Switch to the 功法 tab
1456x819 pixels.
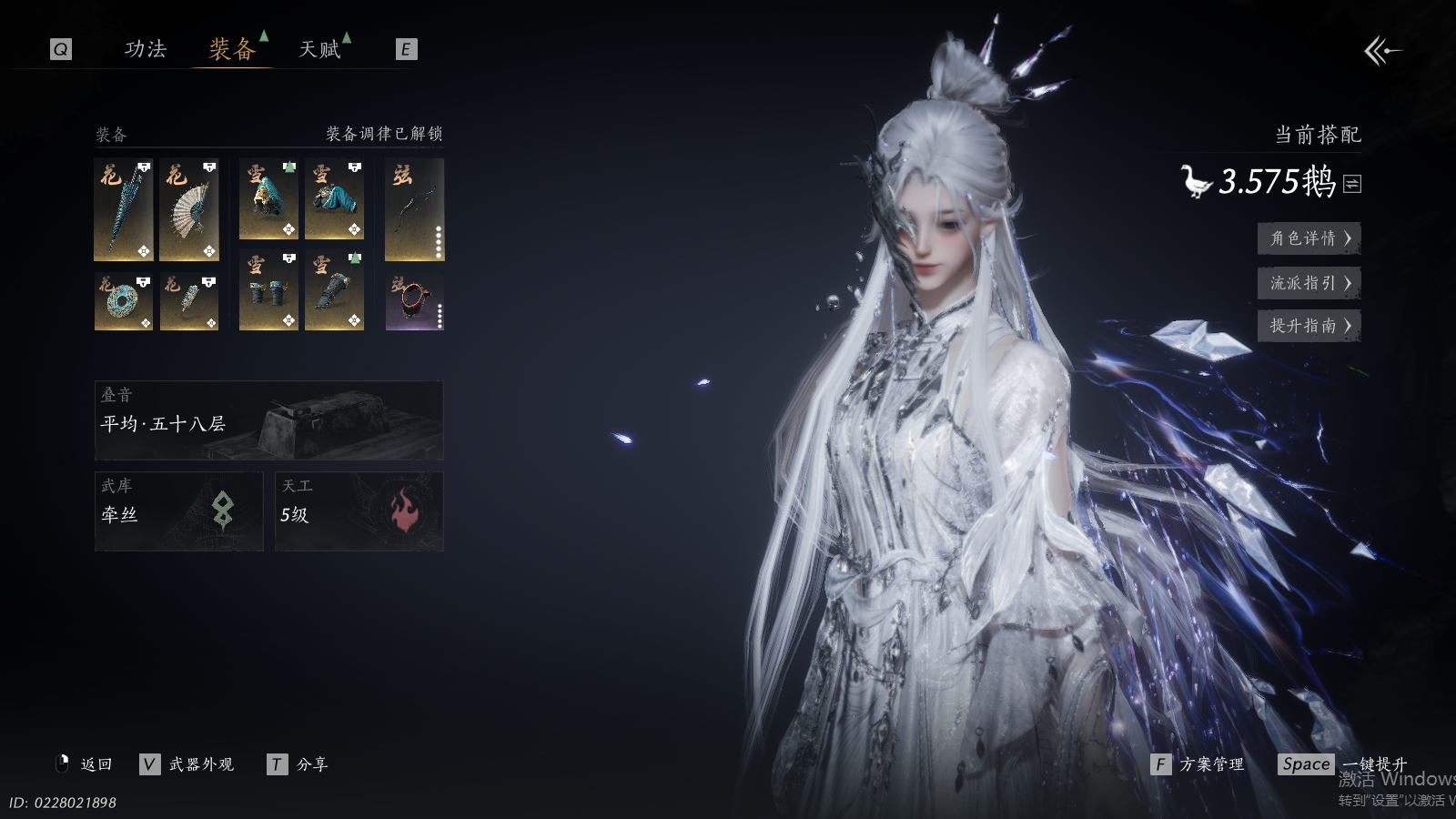(x=146, y=49)
